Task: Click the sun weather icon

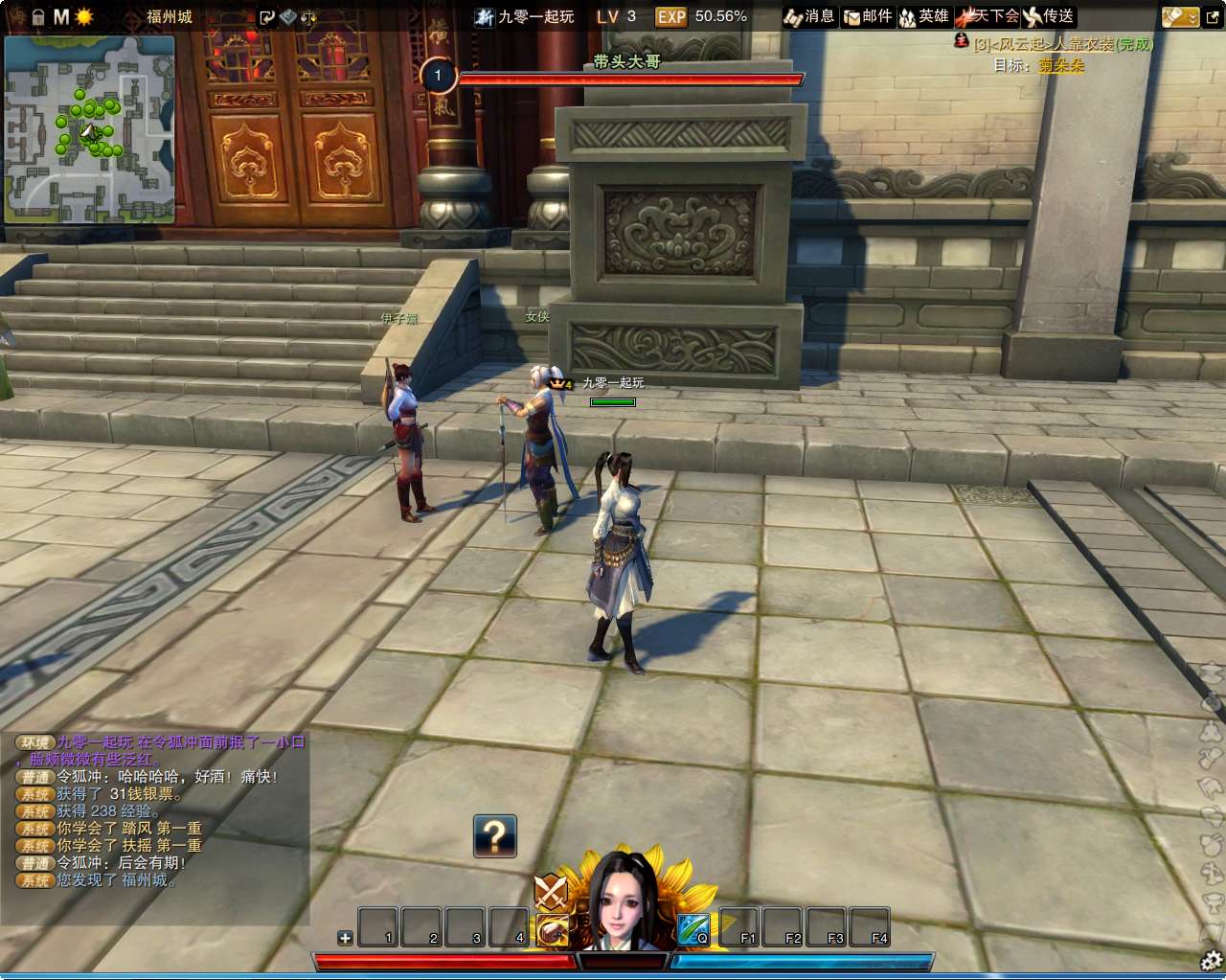Action: click(84, 16)
